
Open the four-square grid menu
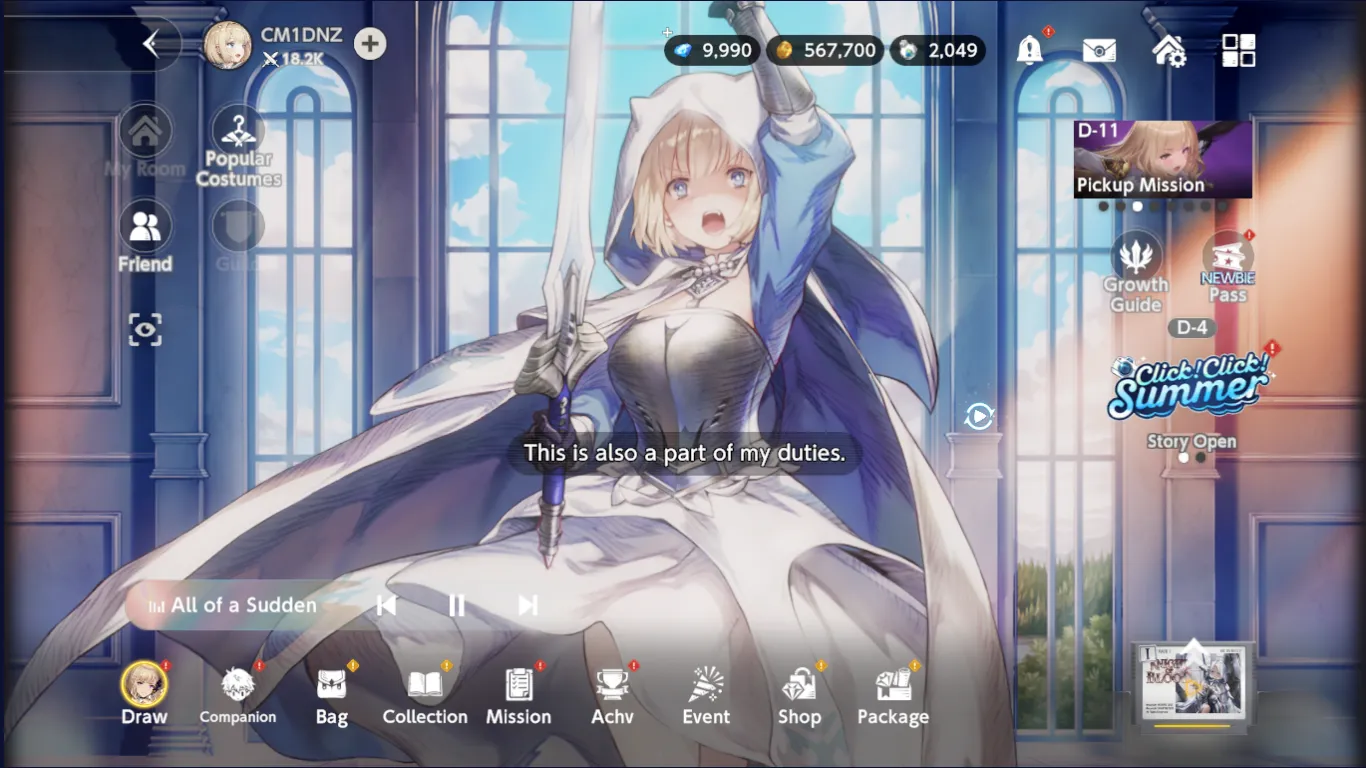(x=1238, y=50)
